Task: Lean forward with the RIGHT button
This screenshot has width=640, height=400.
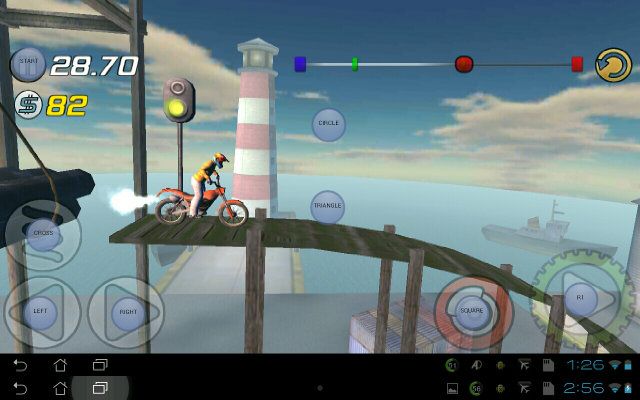Action: 127,311
